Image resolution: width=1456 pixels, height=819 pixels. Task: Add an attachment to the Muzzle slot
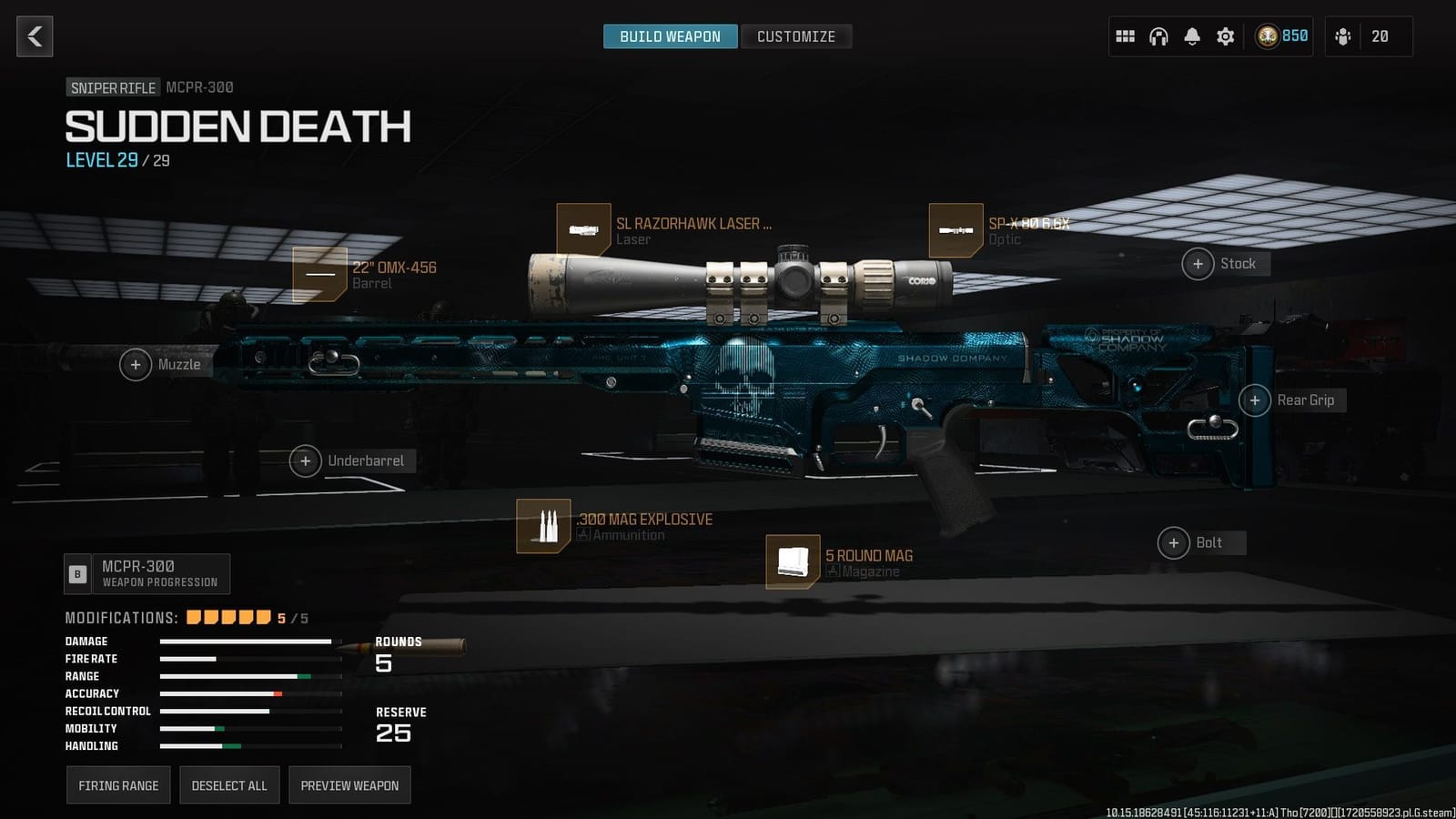136,364
